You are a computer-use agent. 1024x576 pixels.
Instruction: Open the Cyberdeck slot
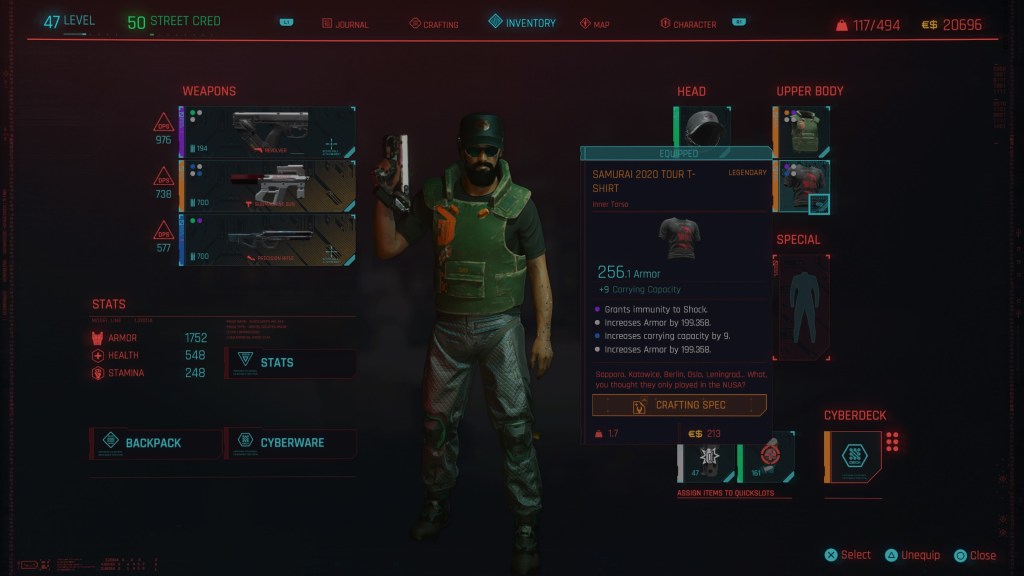[x=853, y=456]
